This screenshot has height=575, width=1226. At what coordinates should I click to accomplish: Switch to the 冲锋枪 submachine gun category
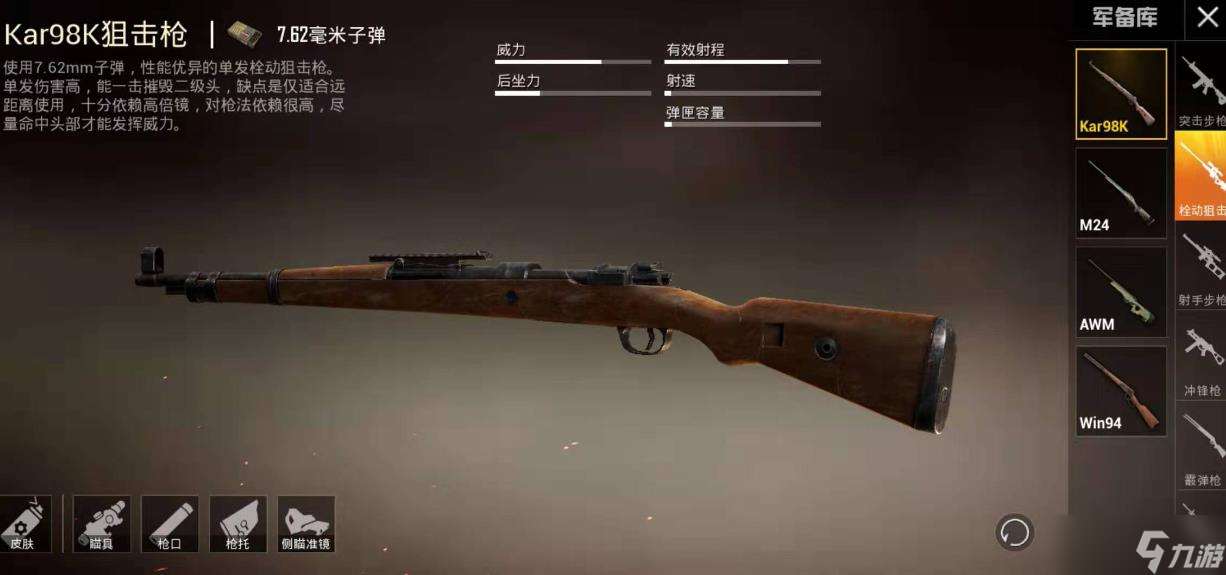click(x=1202, y=358)
